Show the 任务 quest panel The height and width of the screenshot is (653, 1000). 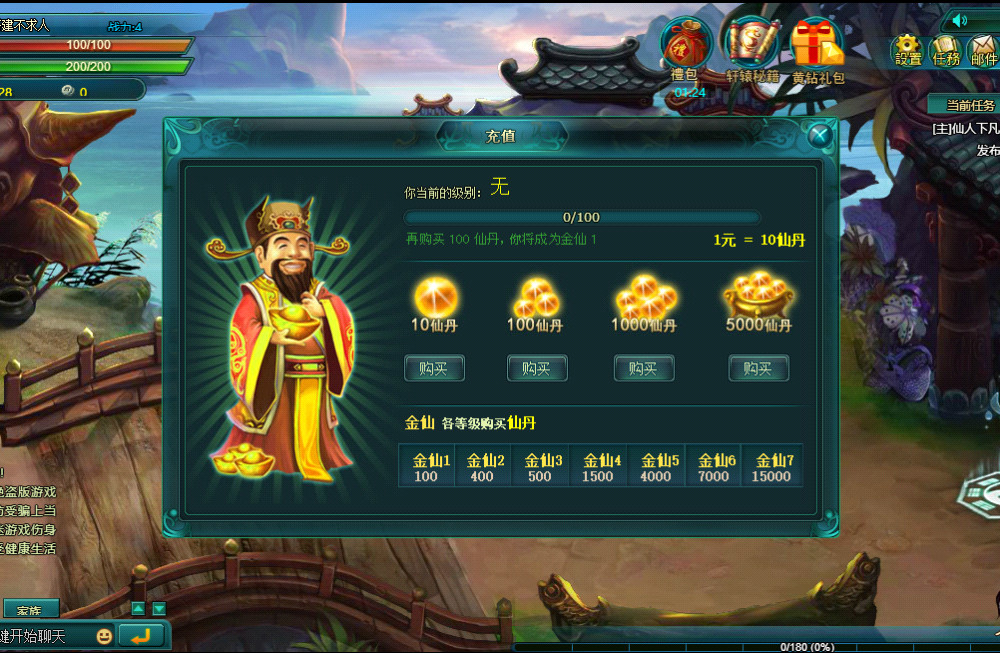click(x=945, y=48)
